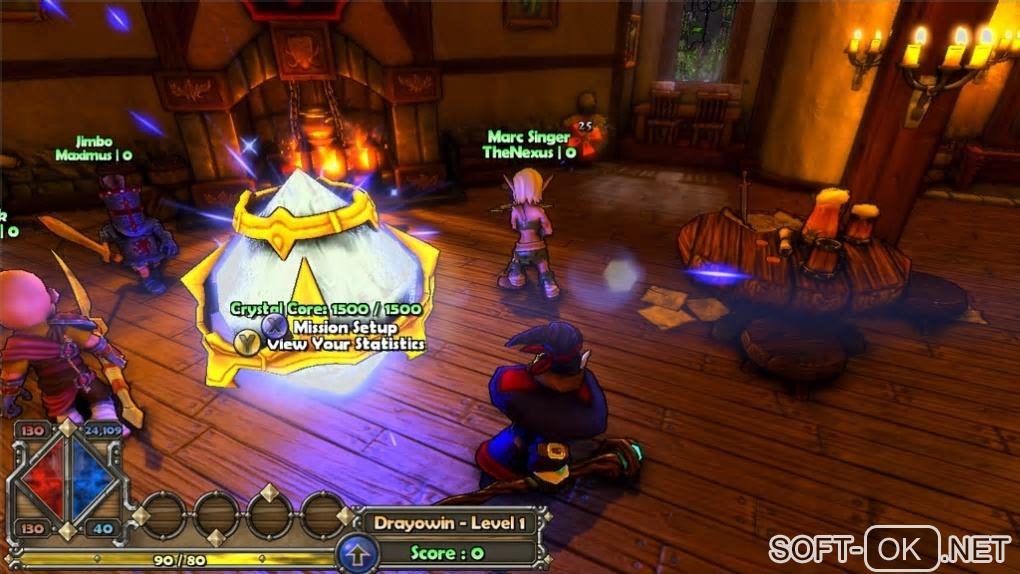The image size is (1020, 574).
Task: Click the green level-up arrow icon
Action: pos(356,552)
